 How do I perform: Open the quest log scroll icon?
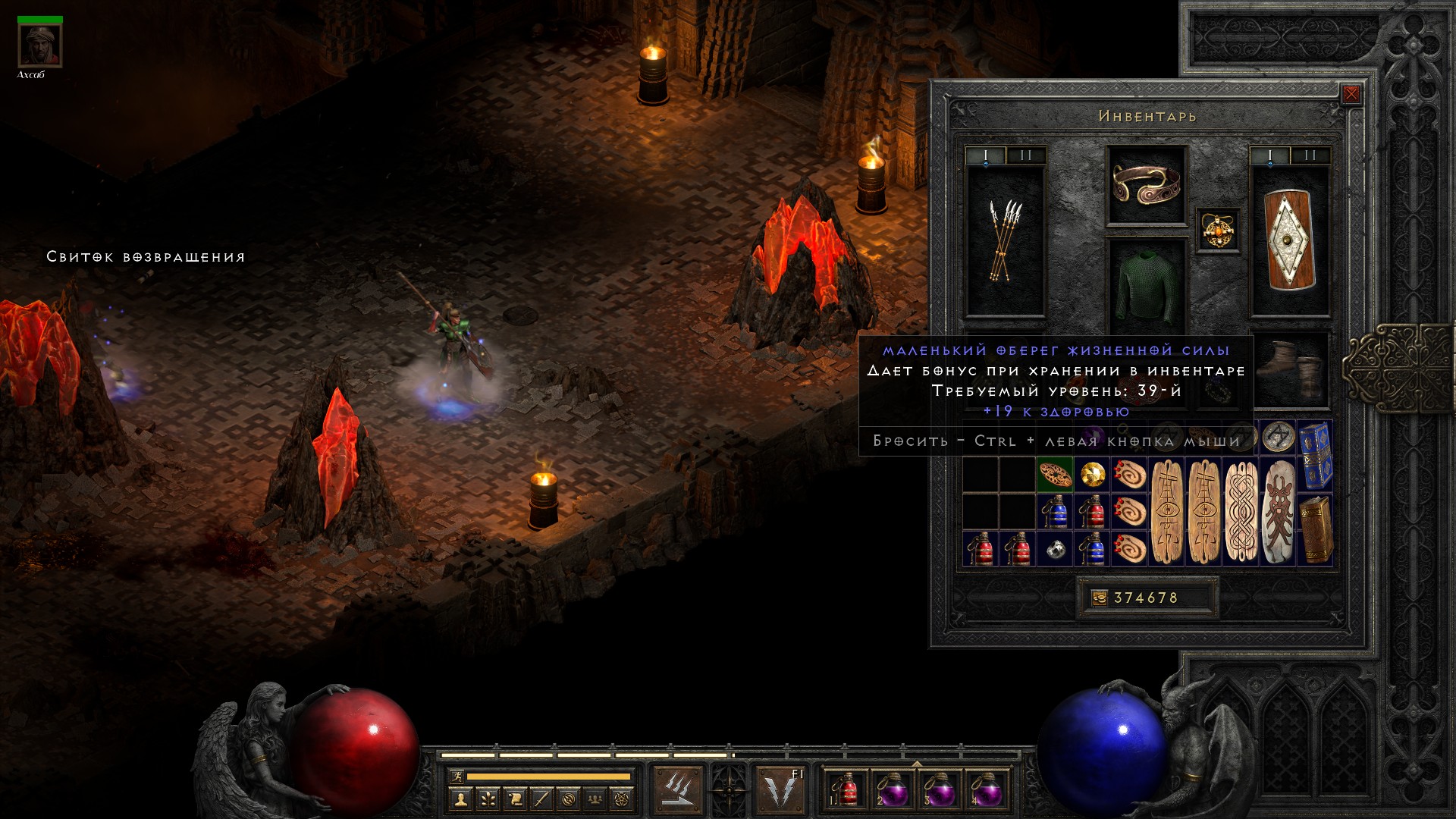tap(515, 799)
